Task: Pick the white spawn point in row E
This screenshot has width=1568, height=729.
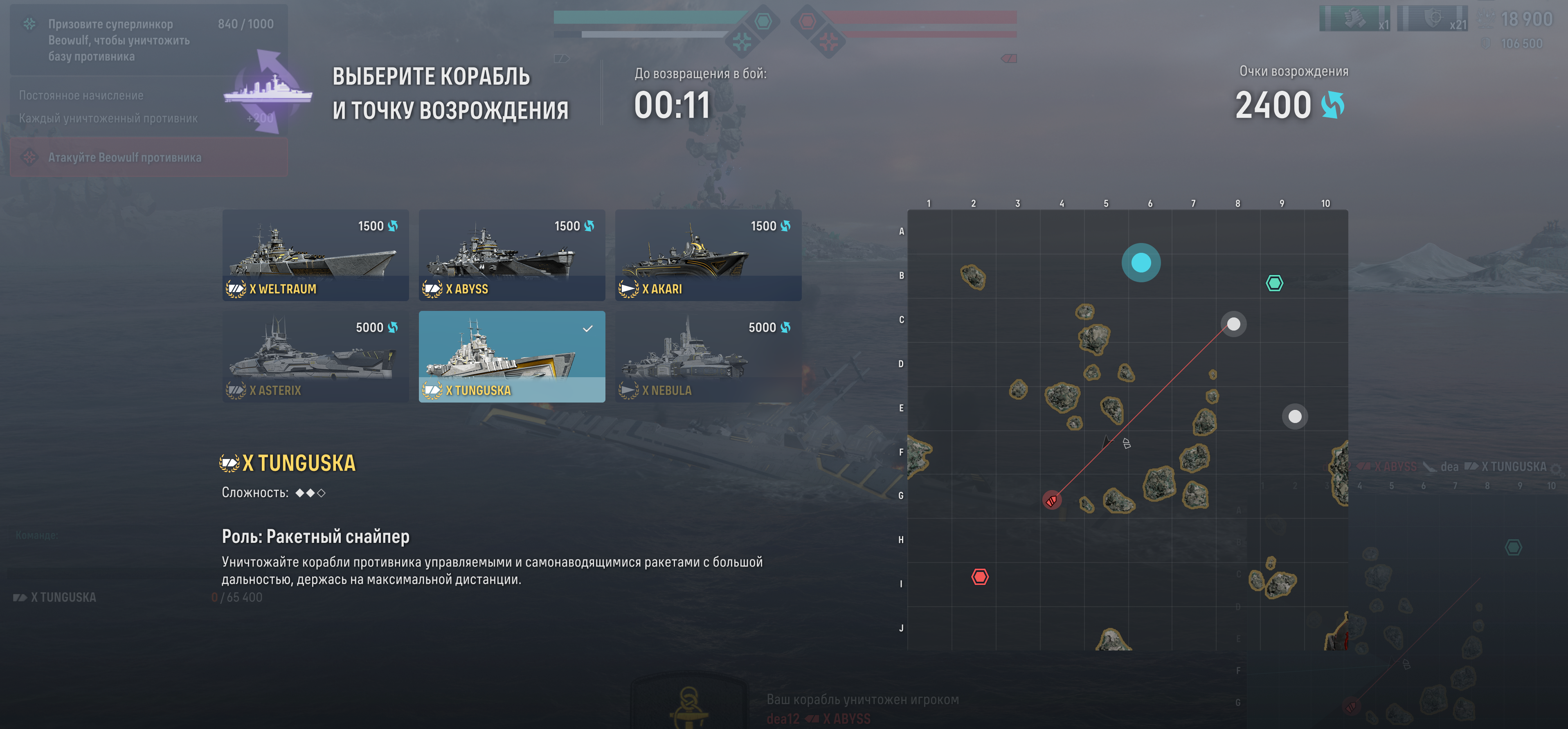Action: coord(1295,416)
